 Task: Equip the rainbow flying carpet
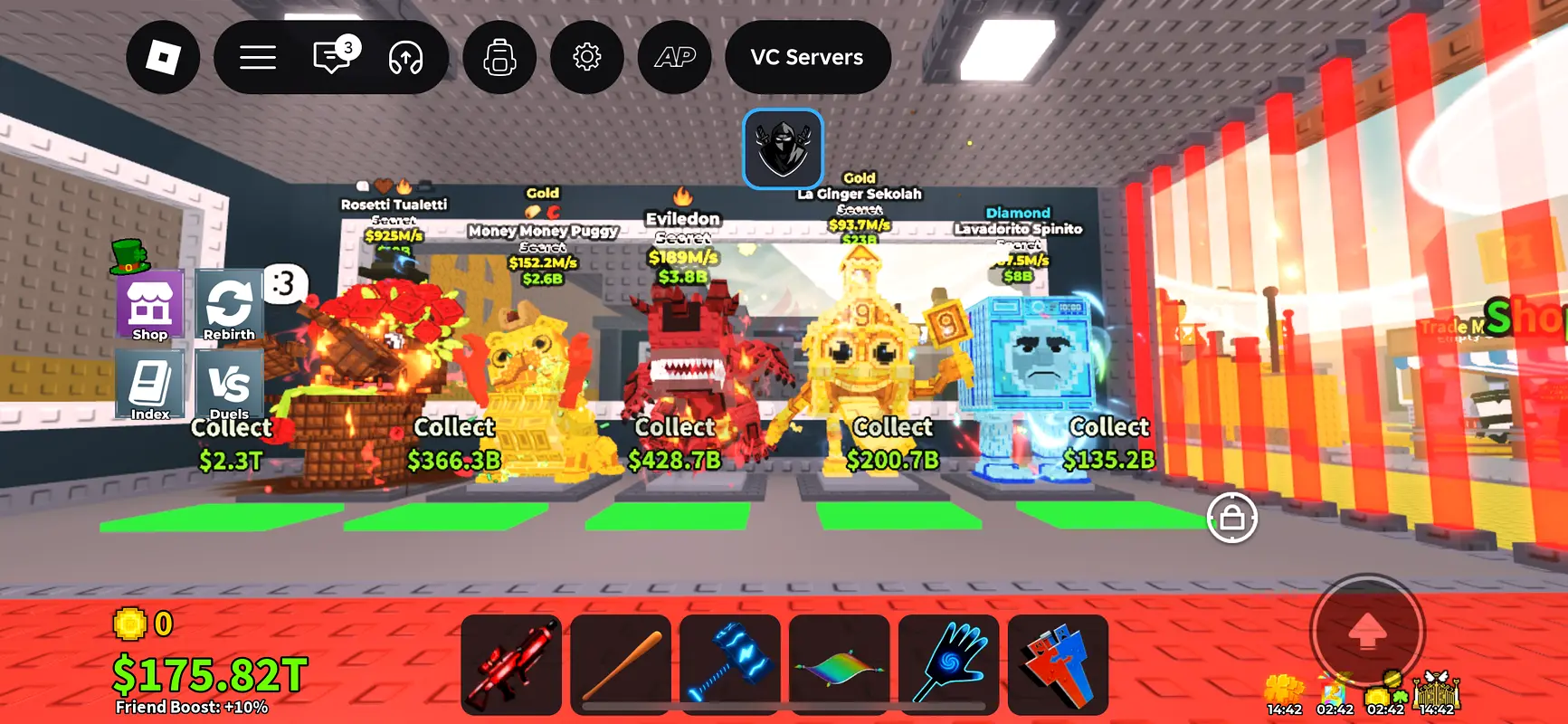tap(840, 664)
